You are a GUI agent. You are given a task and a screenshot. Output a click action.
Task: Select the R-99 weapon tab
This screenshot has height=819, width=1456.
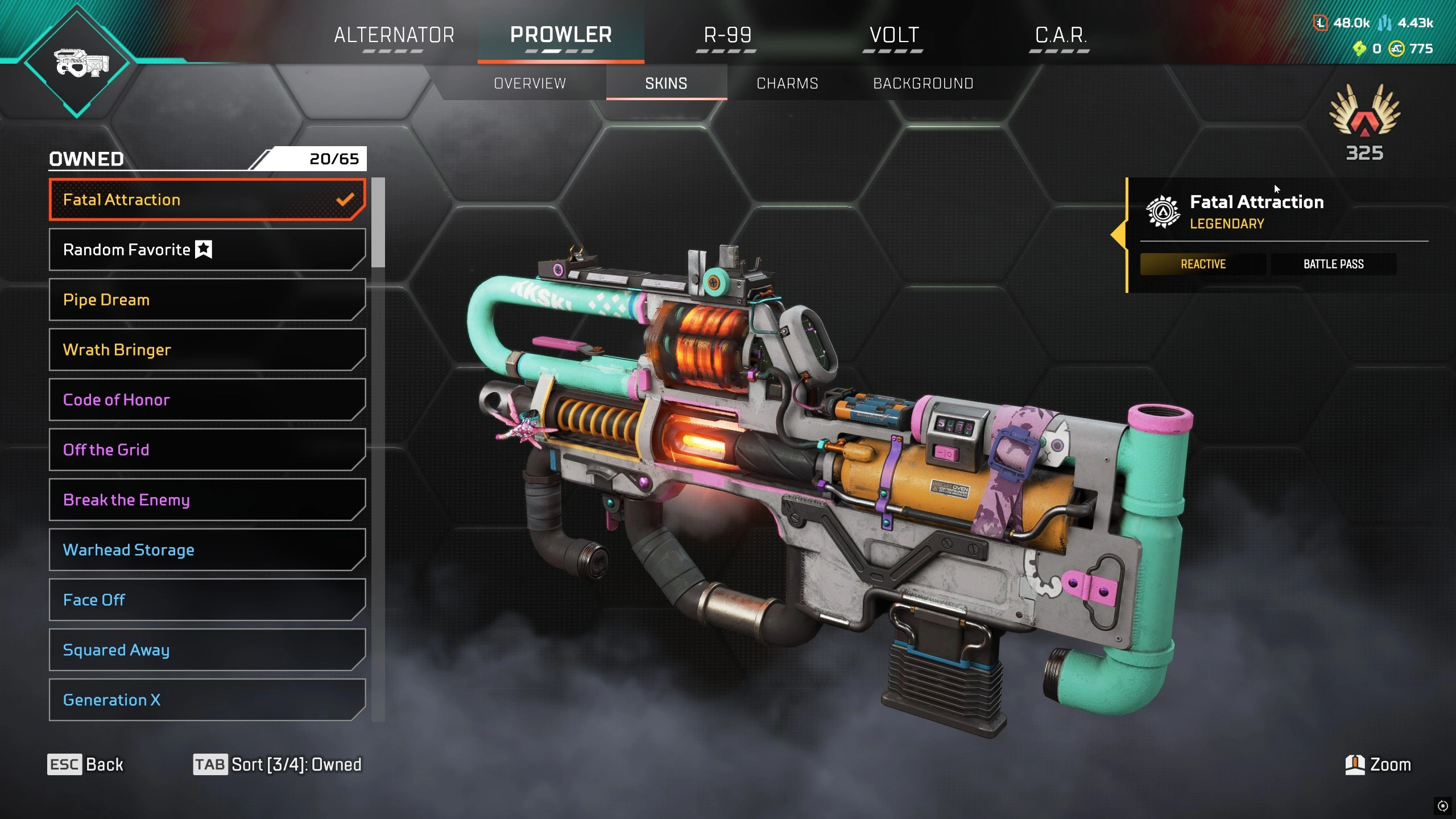click(x=727, y=35)
